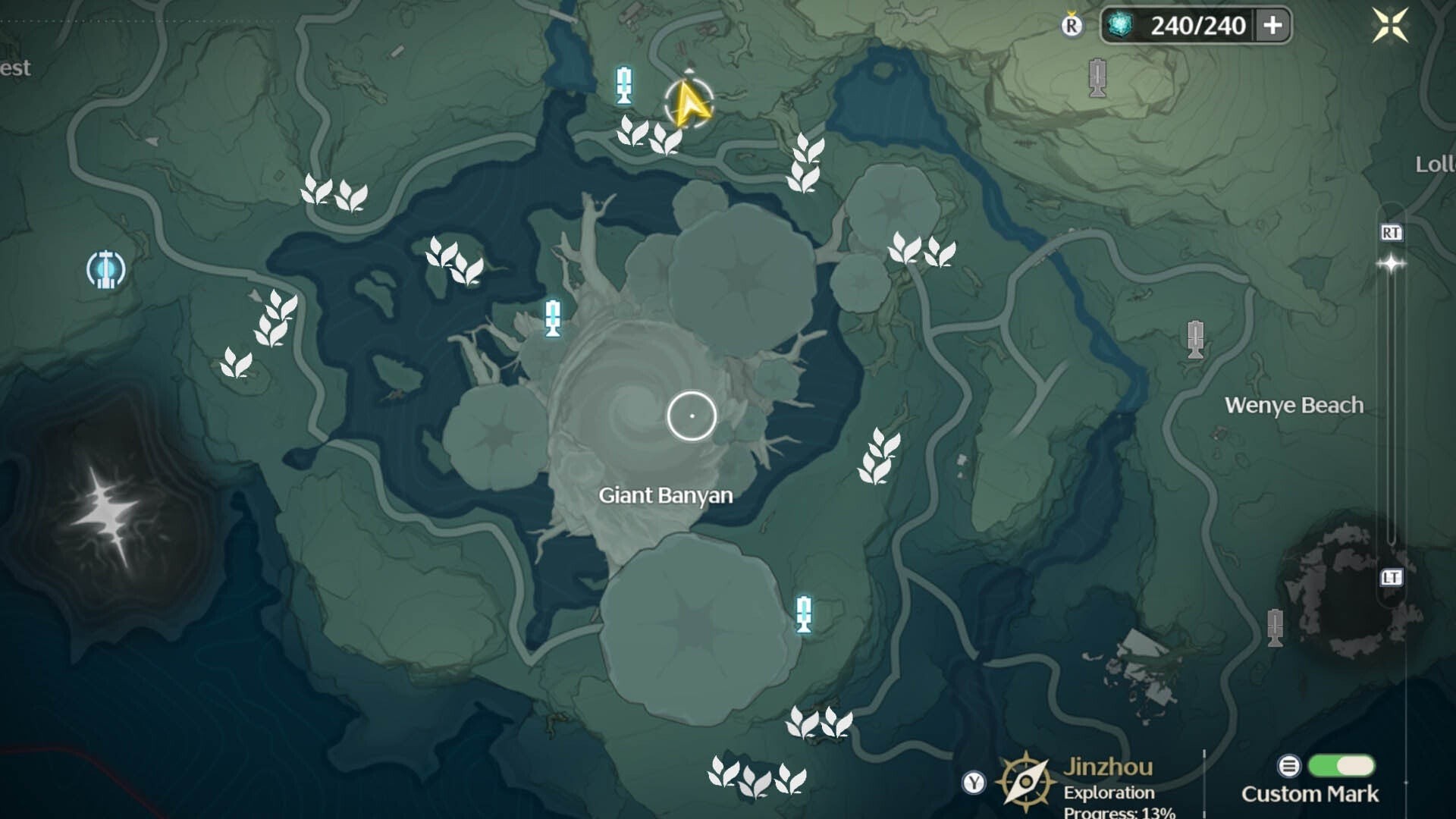Select the glowing beacon southeast of Giant Banyan
Screen dimensions: 1456x819
pos(804,614)
